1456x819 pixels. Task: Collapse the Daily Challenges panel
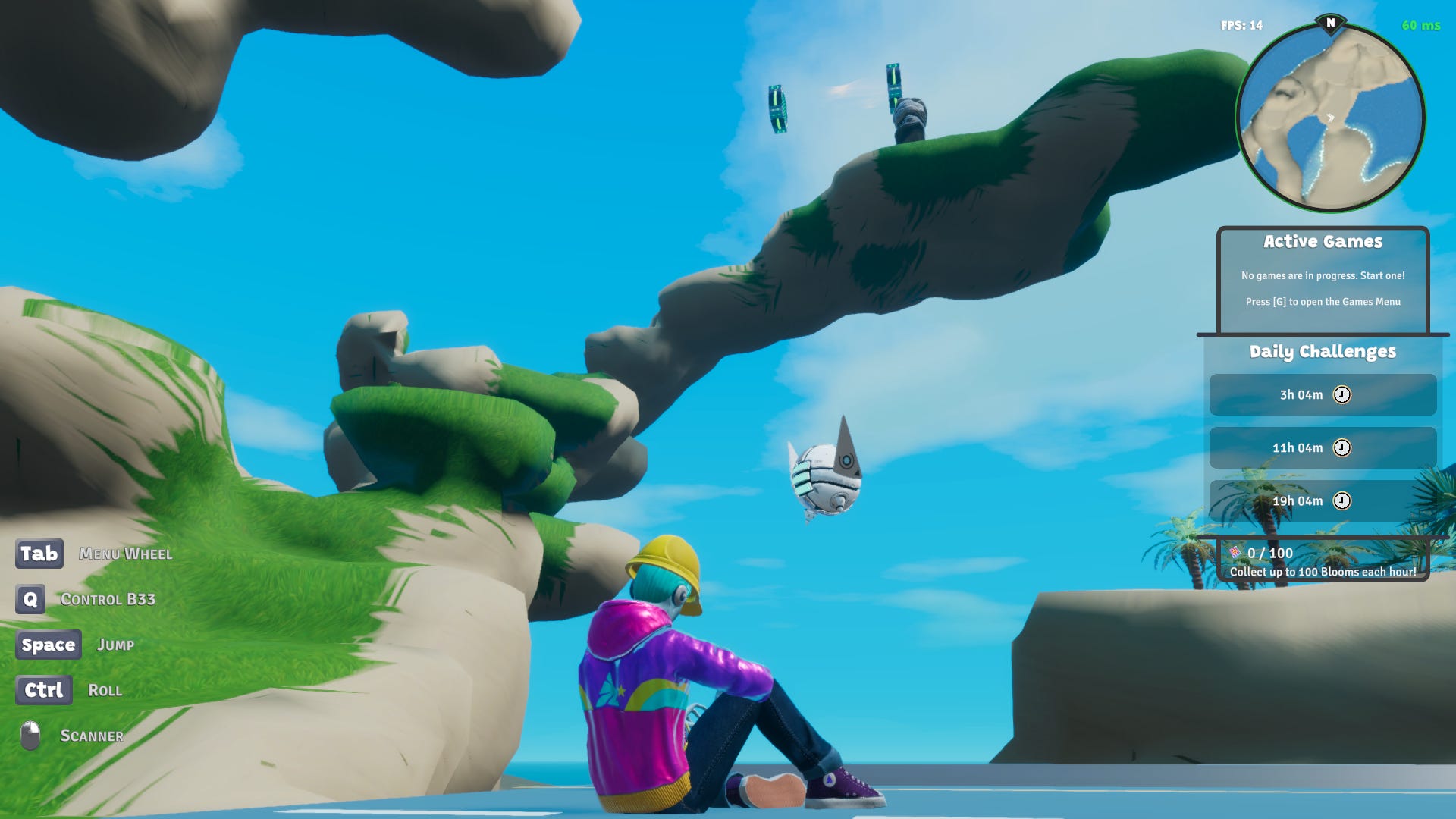[x=1323, y=352]
